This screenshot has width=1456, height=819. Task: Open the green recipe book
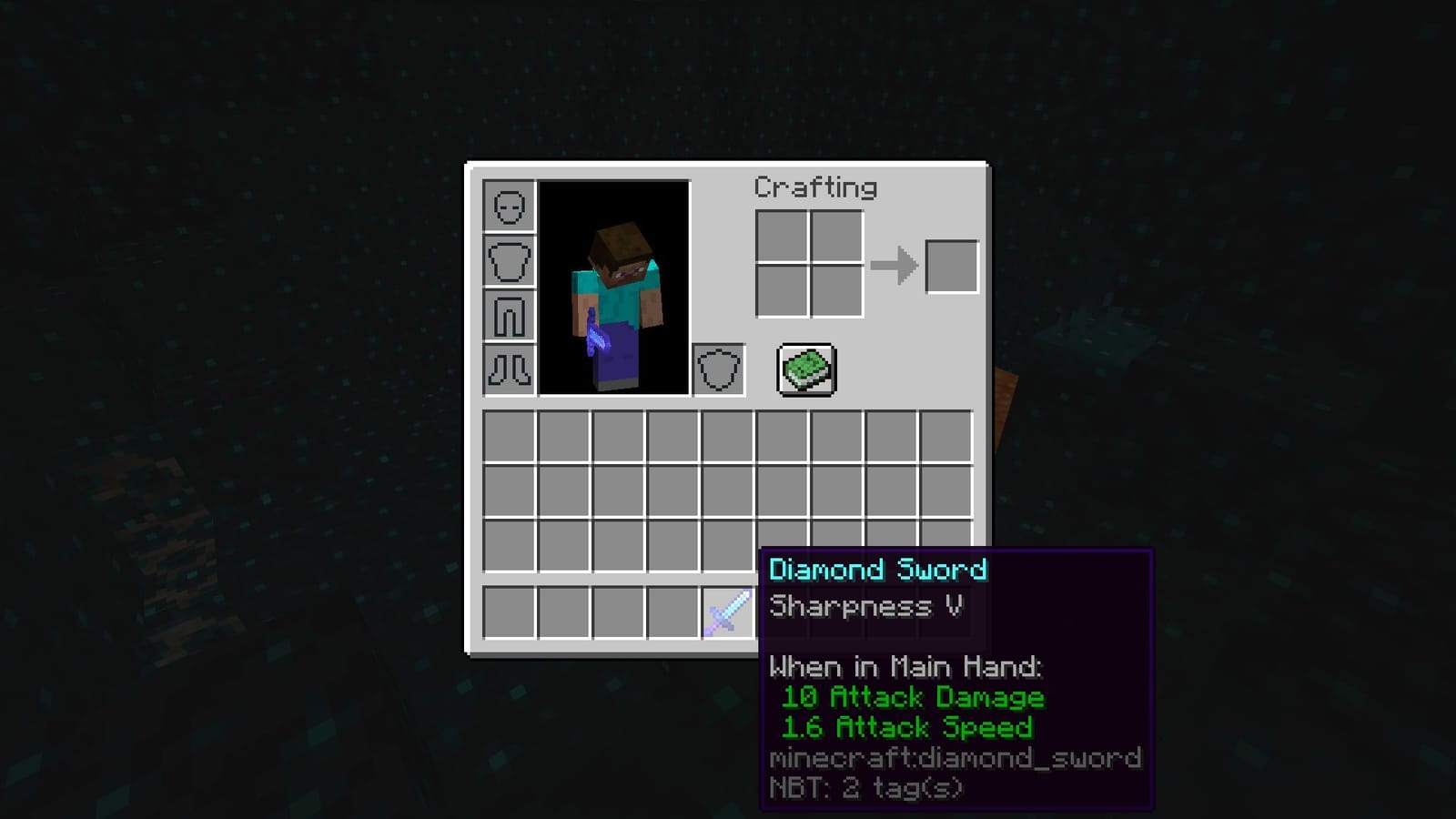pyautogui.click(x=804, y=368)
